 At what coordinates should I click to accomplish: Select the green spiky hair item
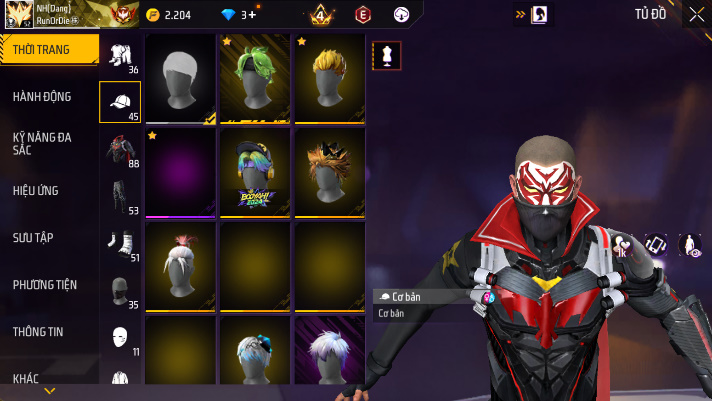(x=255, y=78)
